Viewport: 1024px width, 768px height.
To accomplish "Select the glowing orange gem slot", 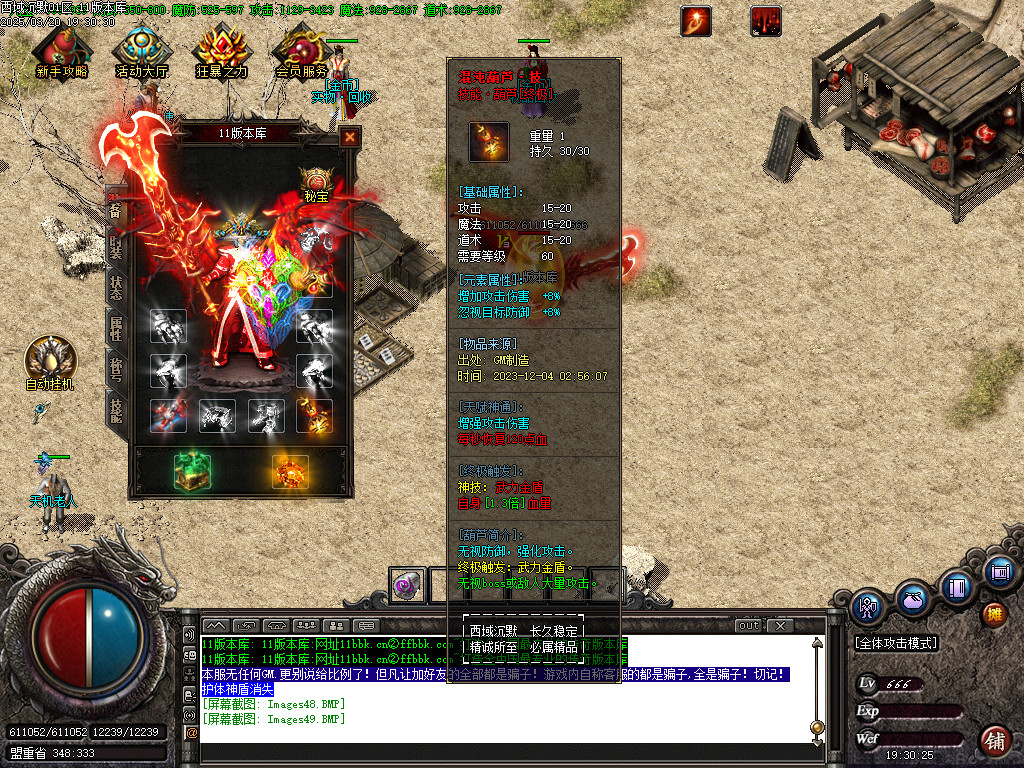I will [289, 471].
